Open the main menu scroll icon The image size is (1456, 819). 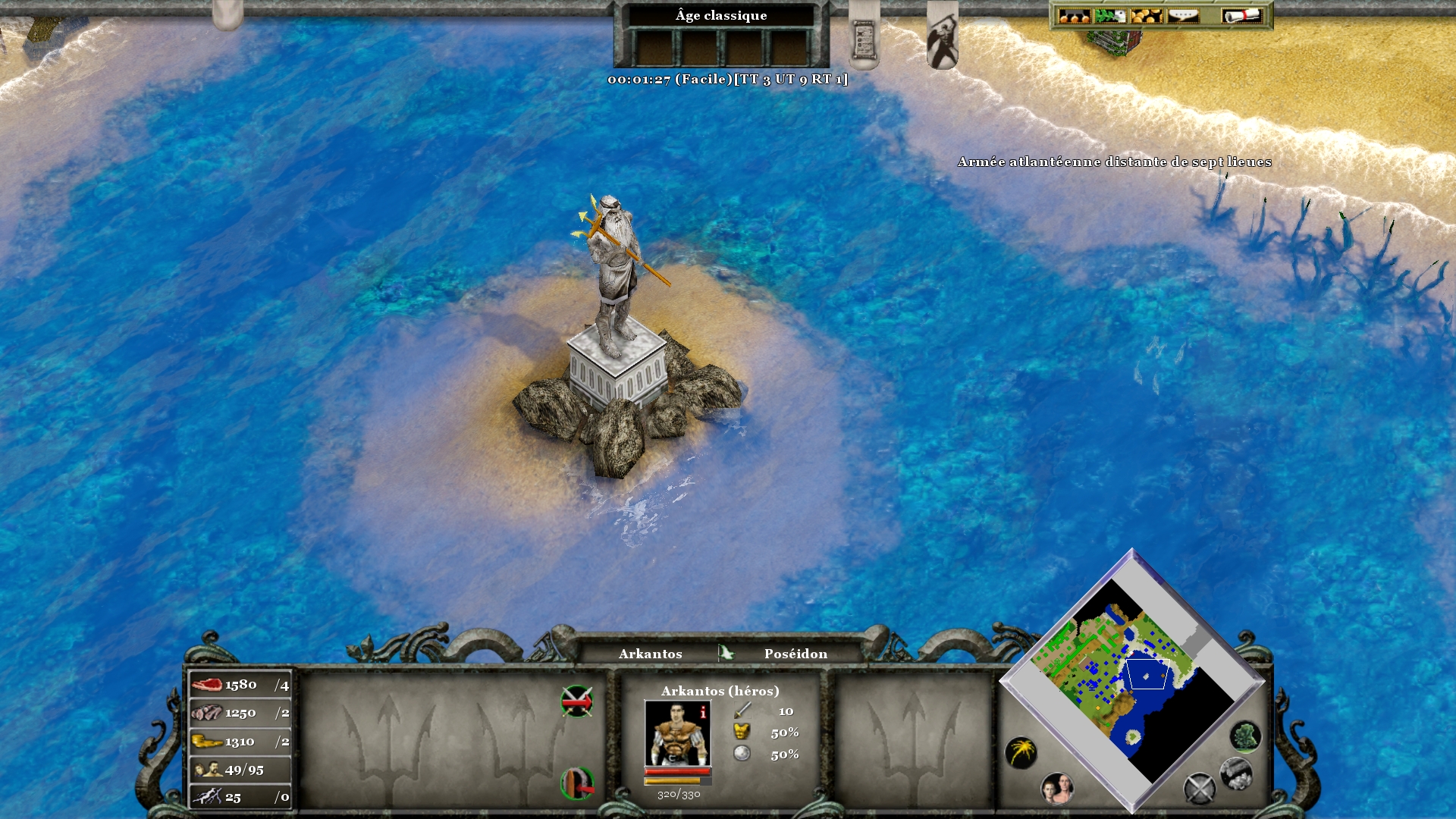click(1241, 16)
